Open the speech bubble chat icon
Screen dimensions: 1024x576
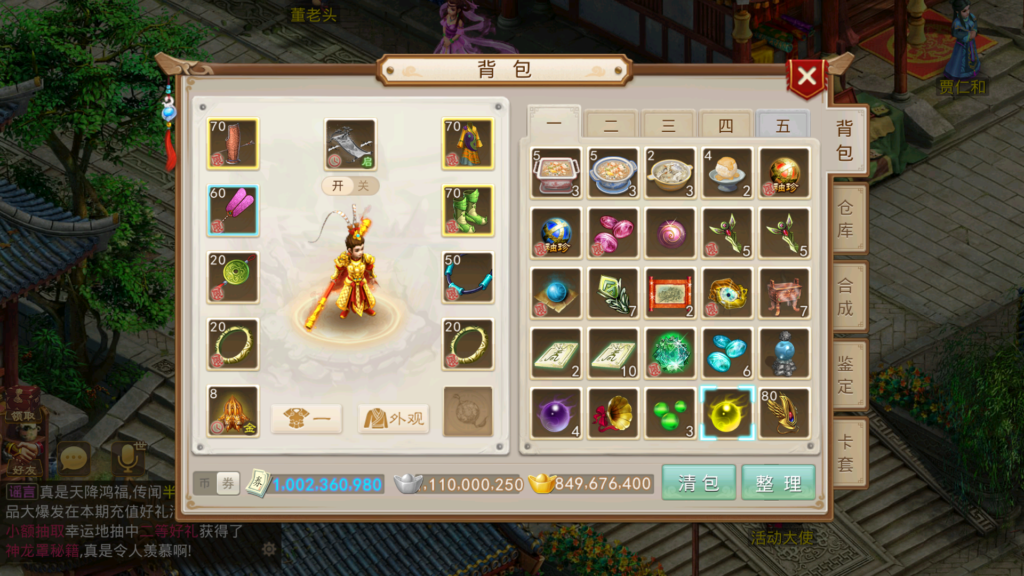coord(73,459)
